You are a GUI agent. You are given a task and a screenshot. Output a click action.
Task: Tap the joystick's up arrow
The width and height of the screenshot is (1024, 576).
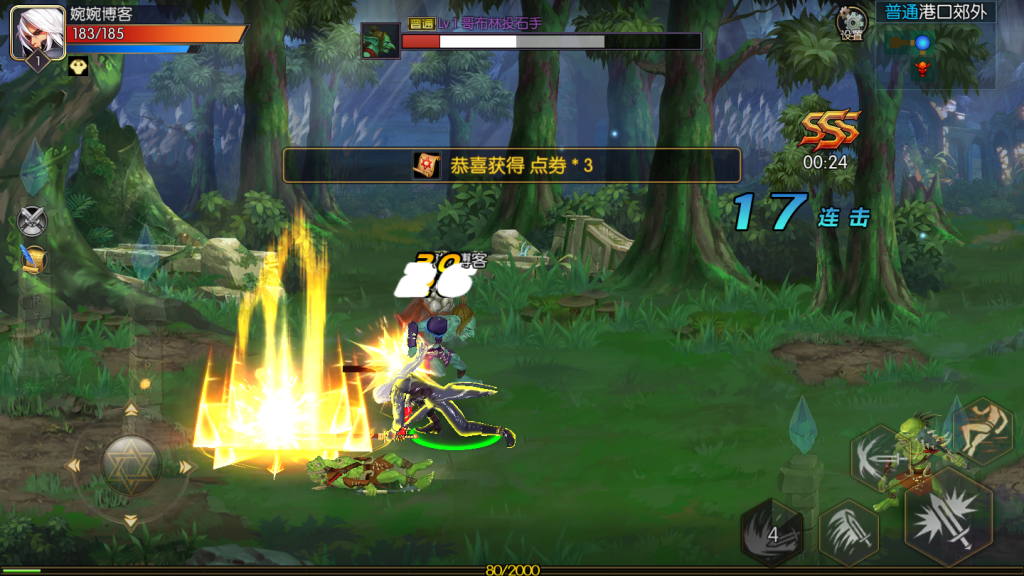(x=131, y=410)
